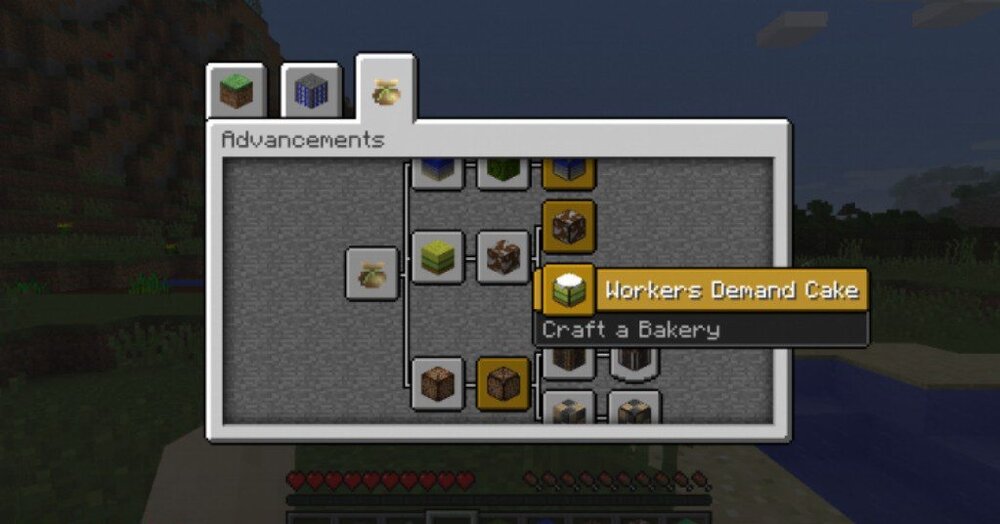Choose the green layered block advancement
1000x524 pixels.
click(438, 257)
